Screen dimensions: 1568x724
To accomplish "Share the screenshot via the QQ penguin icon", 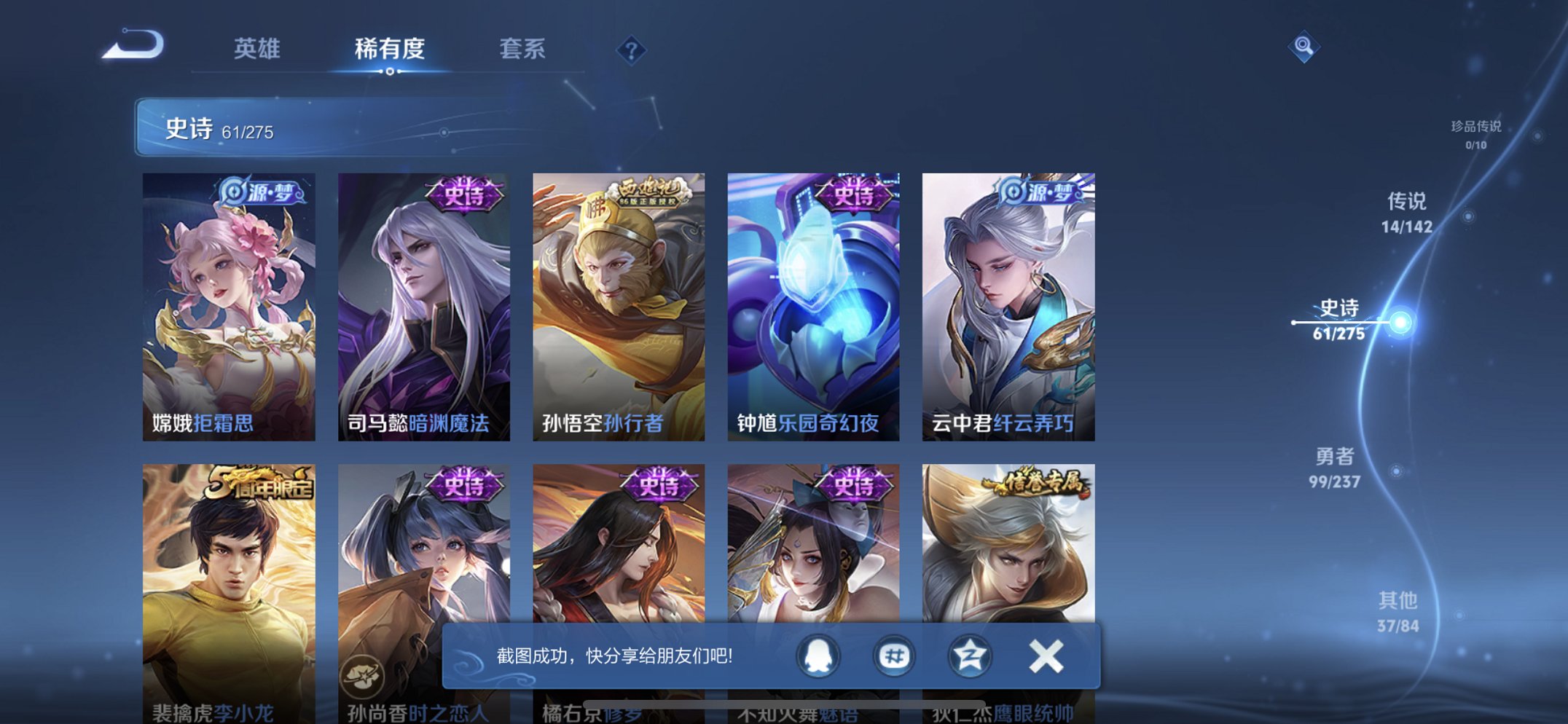I will coord(818,656).
